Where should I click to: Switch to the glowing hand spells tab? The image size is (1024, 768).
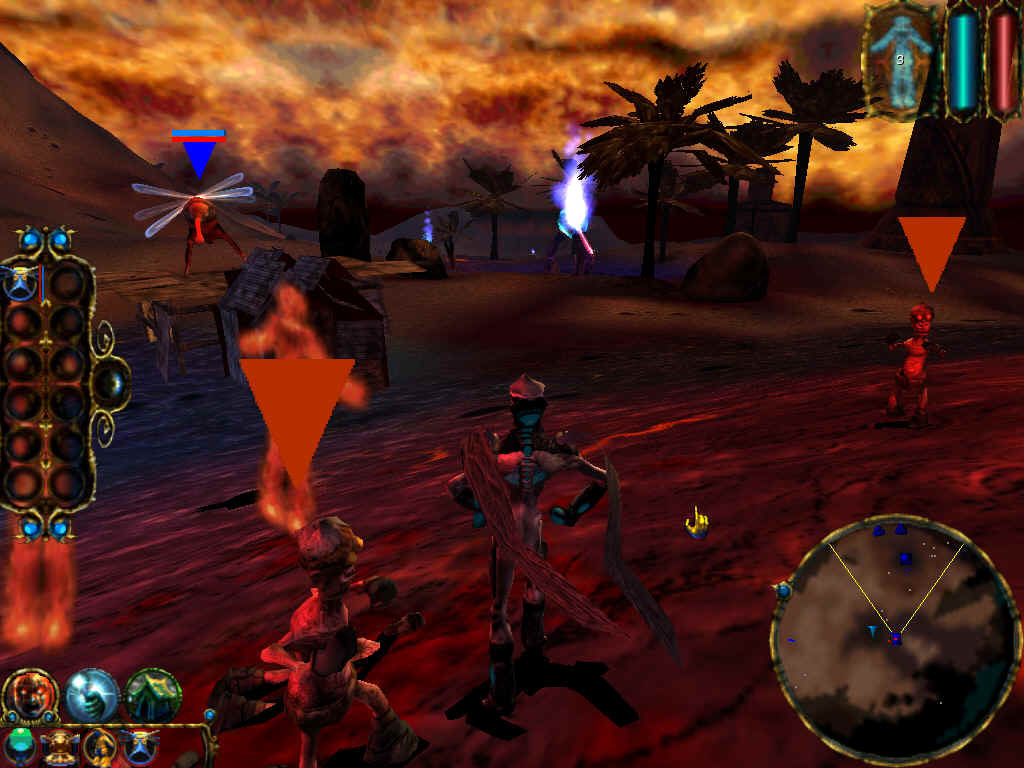[92, 695]
